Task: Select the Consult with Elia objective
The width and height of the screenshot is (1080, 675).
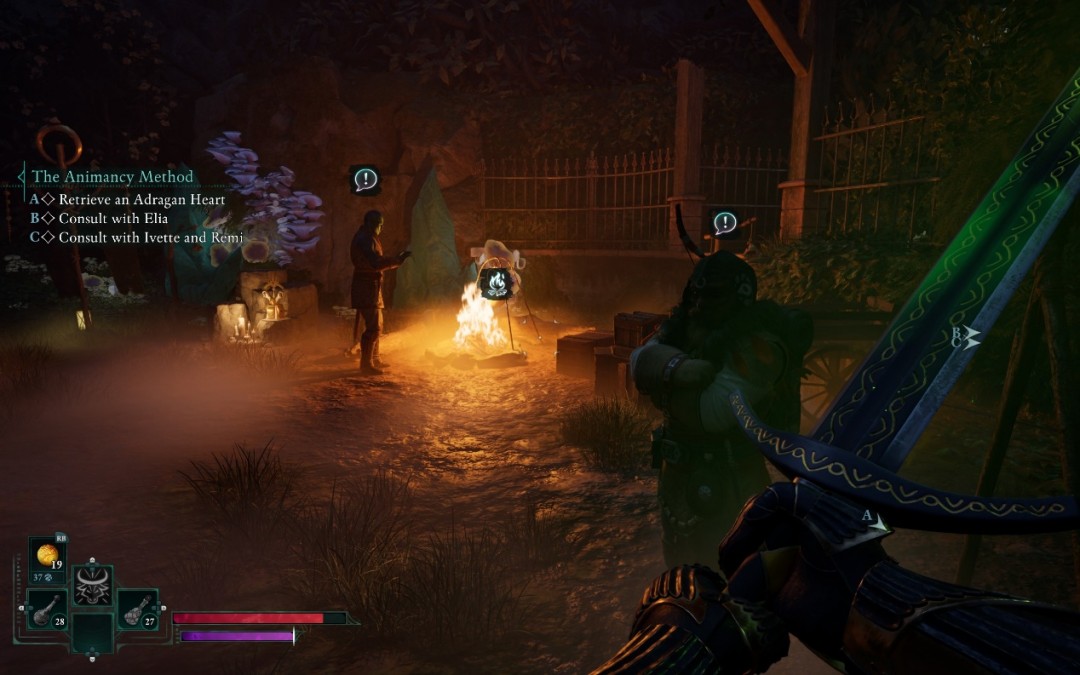Action: [112, 218]
